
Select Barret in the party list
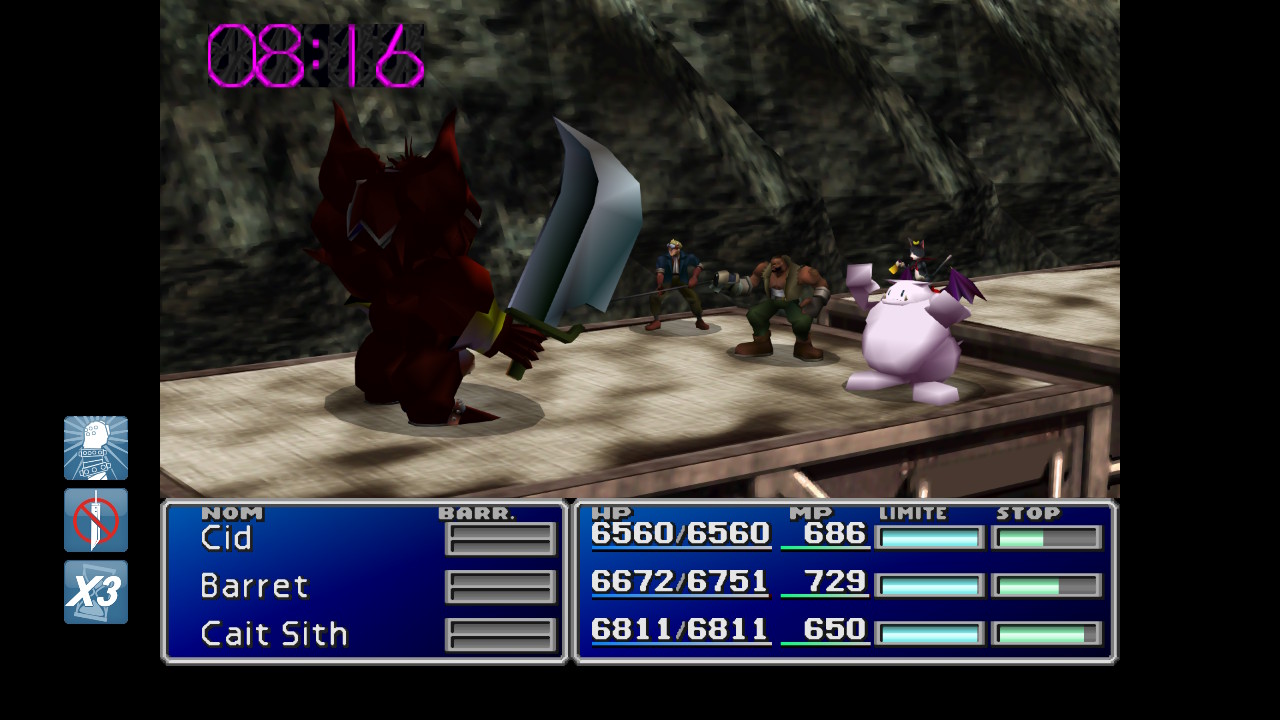[254, 585]
